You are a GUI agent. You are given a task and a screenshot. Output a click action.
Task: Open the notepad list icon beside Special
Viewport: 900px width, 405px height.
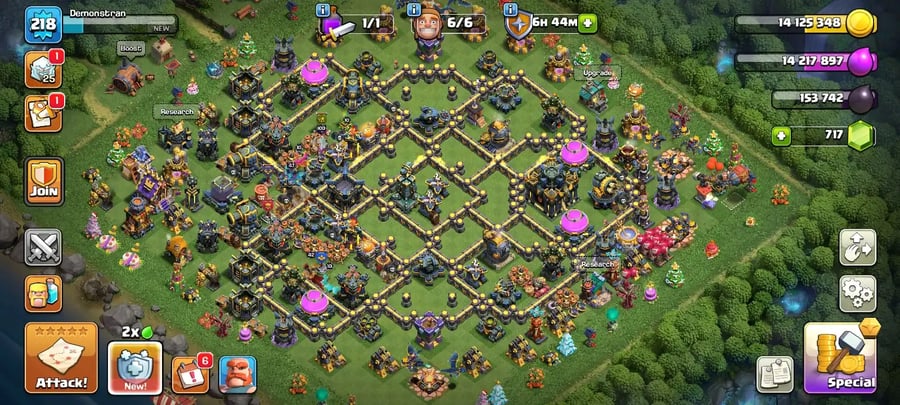pyautogui.click(x=775, y=374)
